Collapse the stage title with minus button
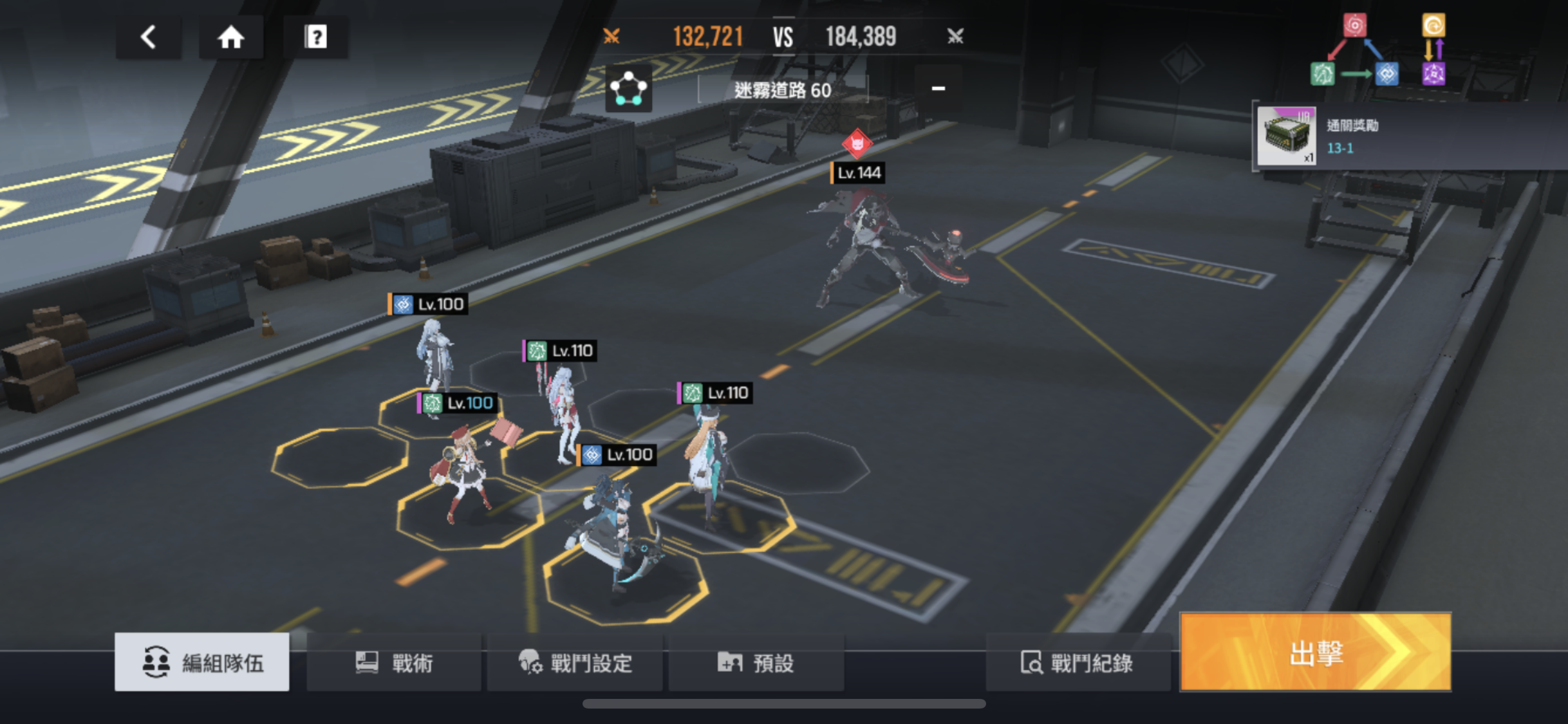The width and height of the screenshot is (1568, 724). [938, 88]
